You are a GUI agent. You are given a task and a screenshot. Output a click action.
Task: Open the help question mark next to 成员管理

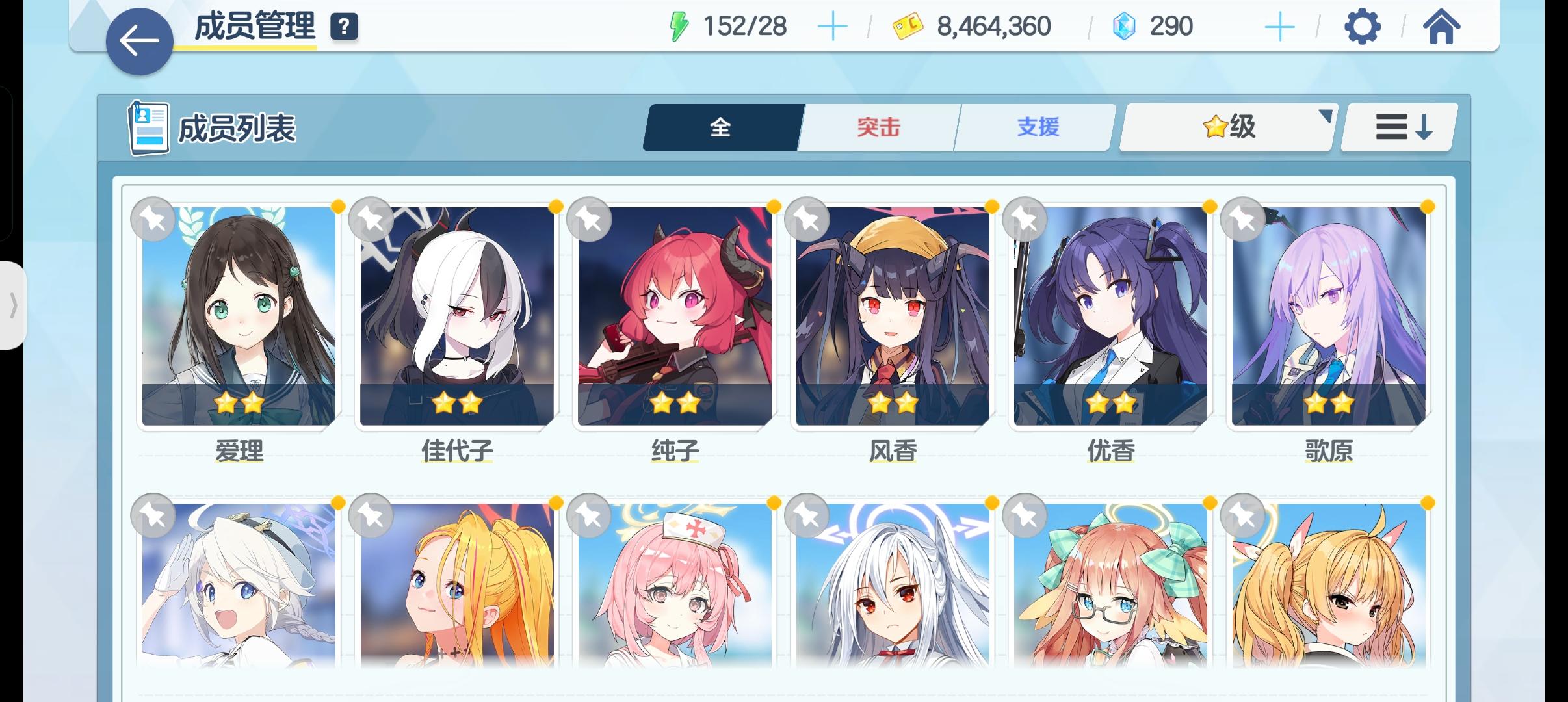(345, 27)
